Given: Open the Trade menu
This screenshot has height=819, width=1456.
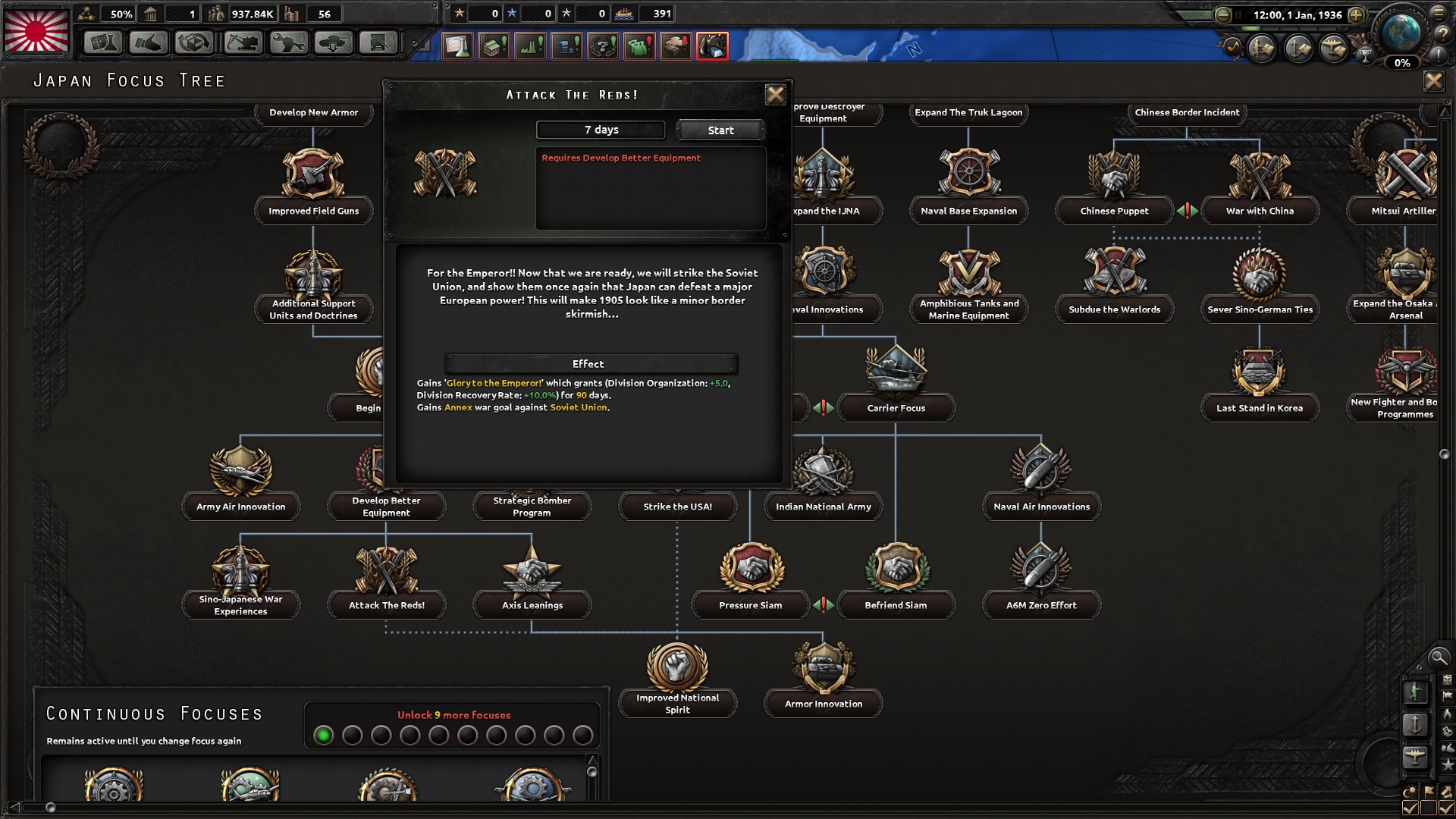Looking at the screenshot, I should pos(195,43).
